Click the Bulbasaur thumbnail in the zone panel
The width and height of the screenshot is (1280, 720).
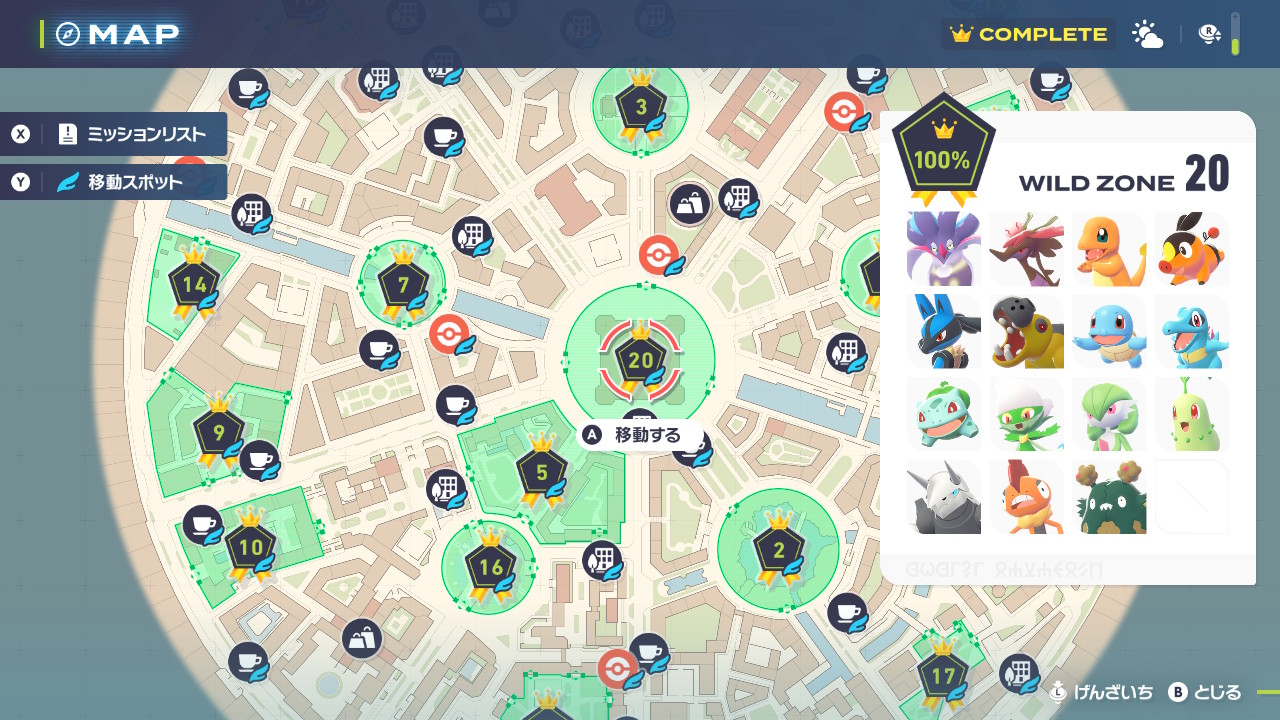pos(944,414)
